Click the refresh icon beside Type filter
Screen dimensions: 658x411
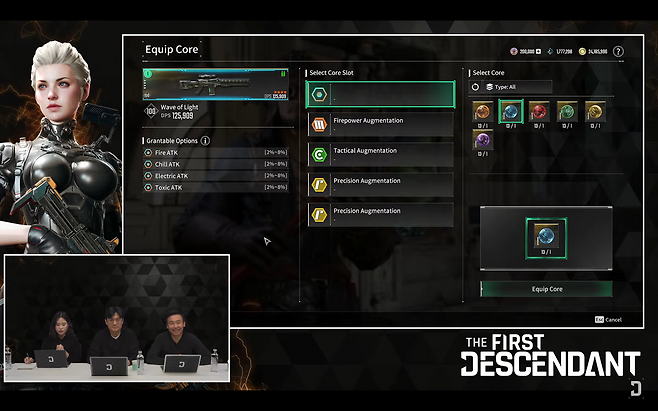[475, 87]
